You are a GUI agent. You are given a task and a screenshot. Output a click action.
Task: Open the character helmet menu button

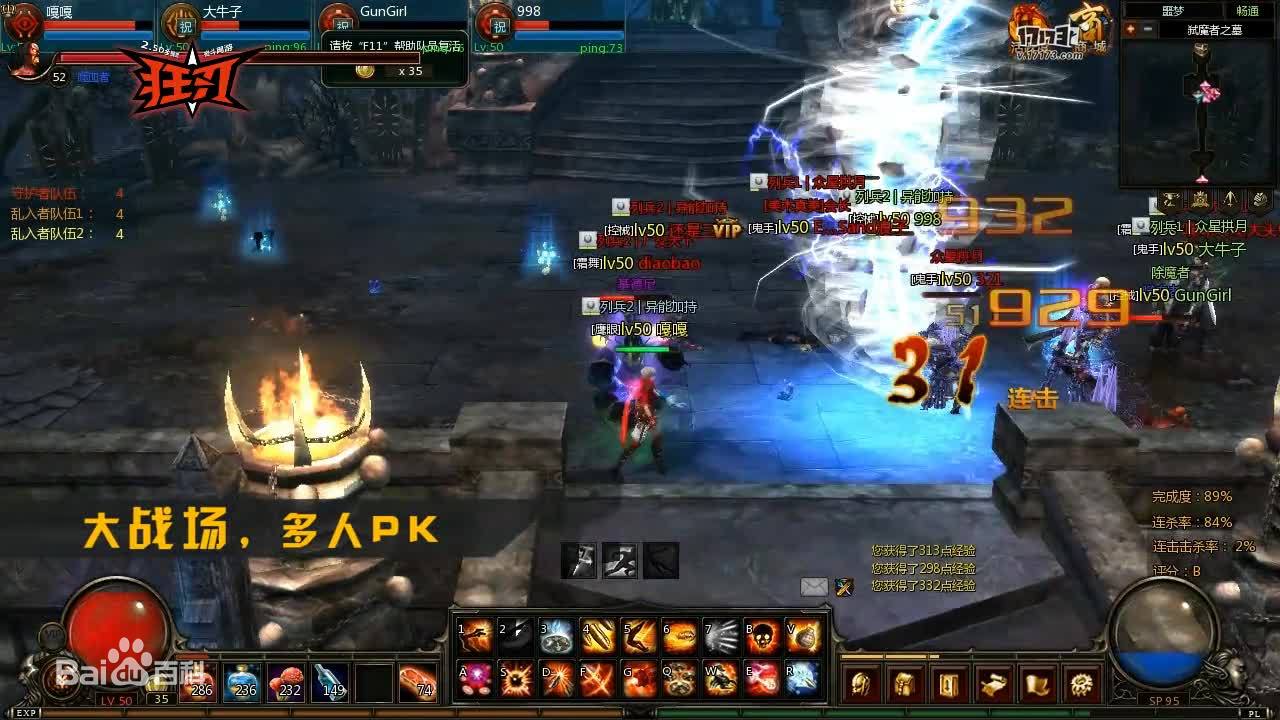[x=861, y=685]
